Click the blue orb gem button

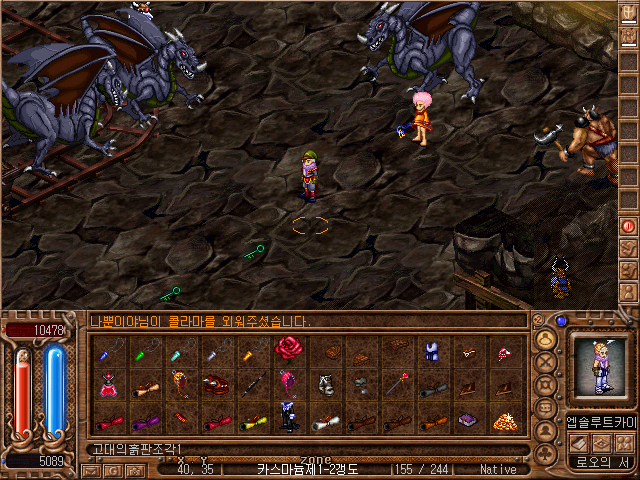pyautogui.click(x=561, y=321)
